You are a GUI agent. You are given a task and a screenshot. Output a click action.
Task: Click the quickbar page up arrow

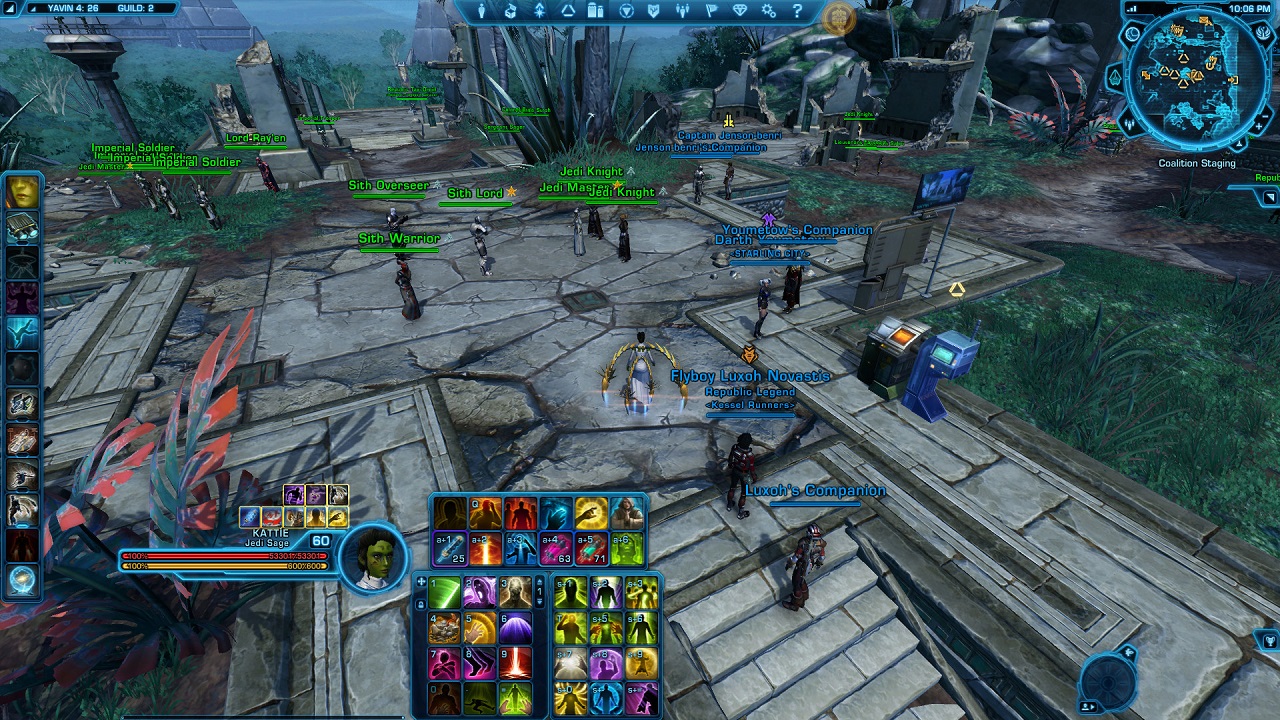coord(541,581)
